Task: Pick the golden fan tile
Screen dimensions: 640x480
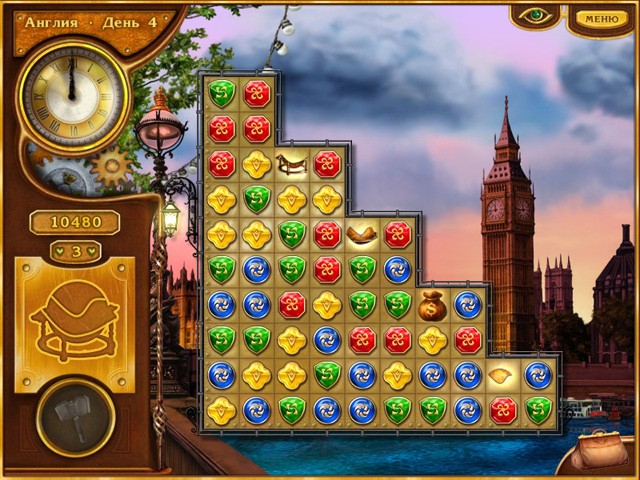Action: [x=503, y=376]
